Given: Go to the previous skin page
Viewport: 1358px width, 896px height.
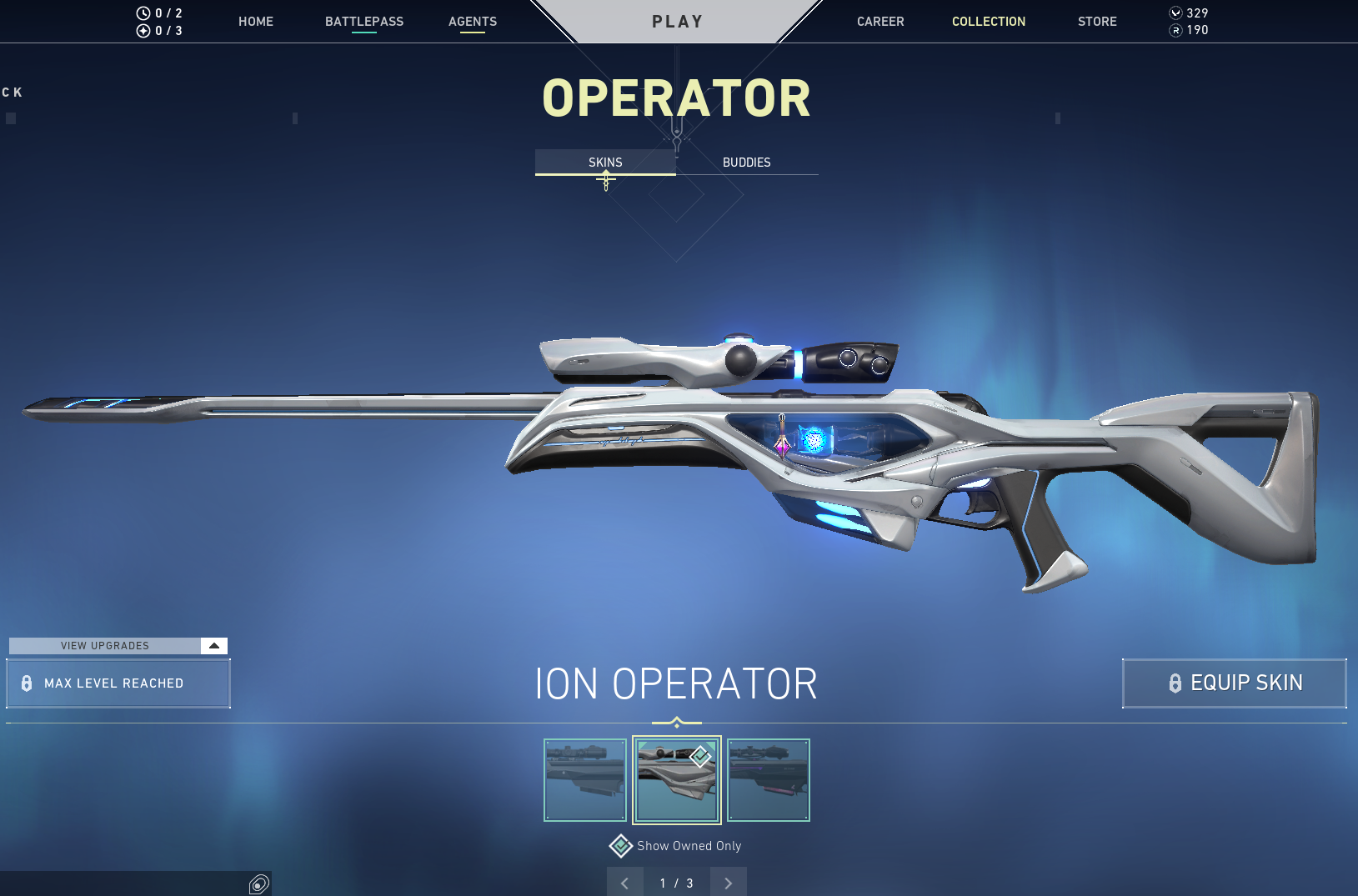Looking at the screenshot, I should click(624, 883).
